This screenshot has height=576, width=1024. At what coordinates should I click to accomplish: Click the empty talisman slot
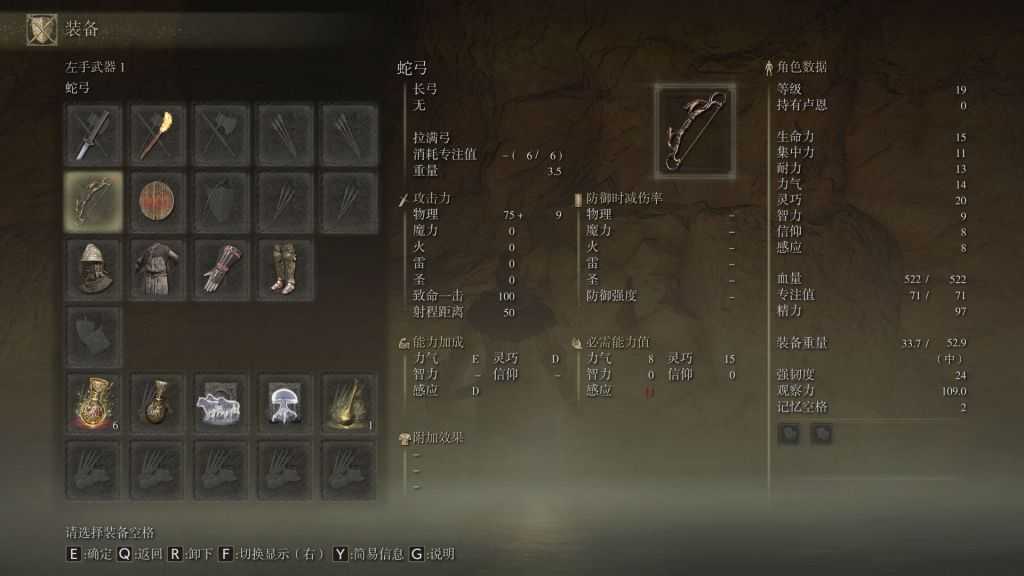click(x=93, y=336)
